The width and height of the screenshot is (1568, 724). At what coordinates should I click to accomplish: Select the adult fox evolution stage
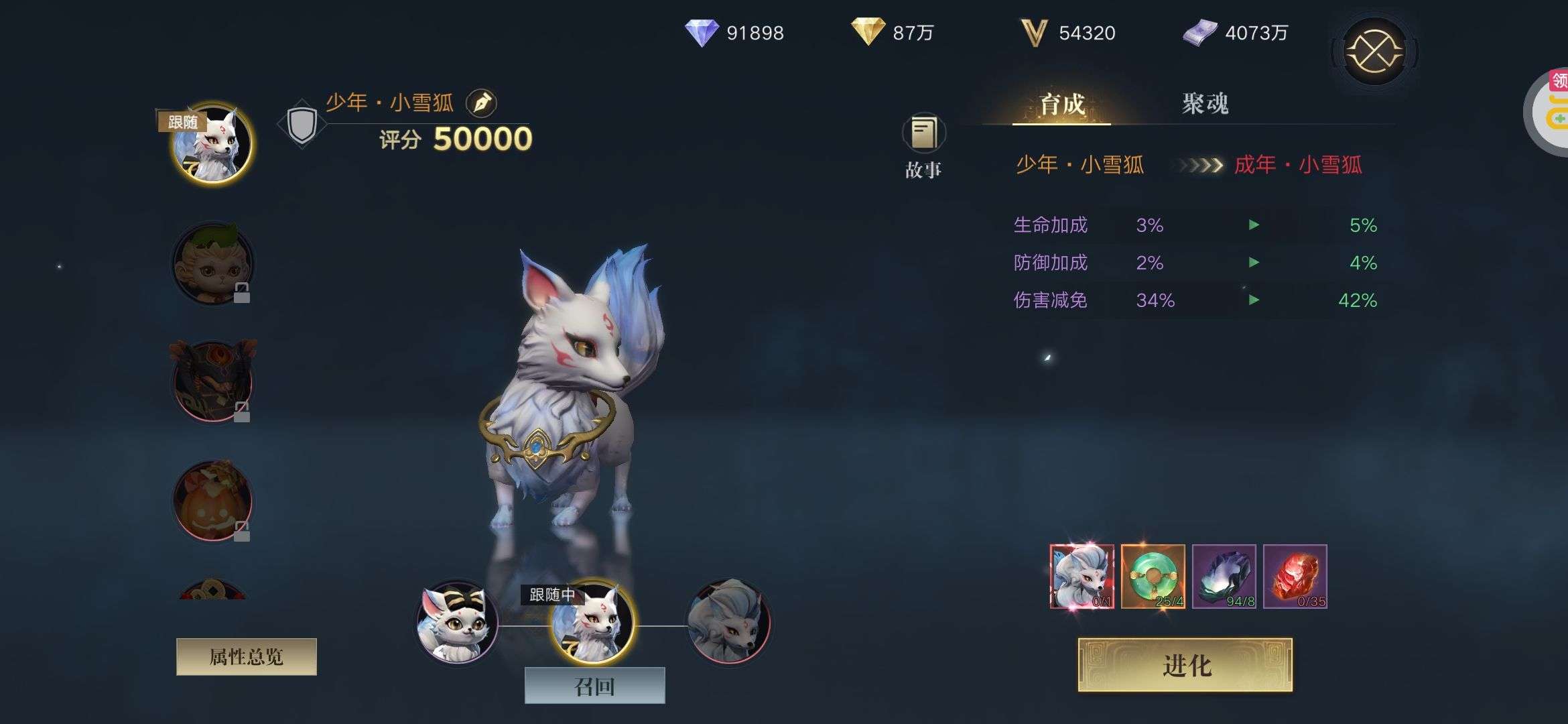[729, 621]
